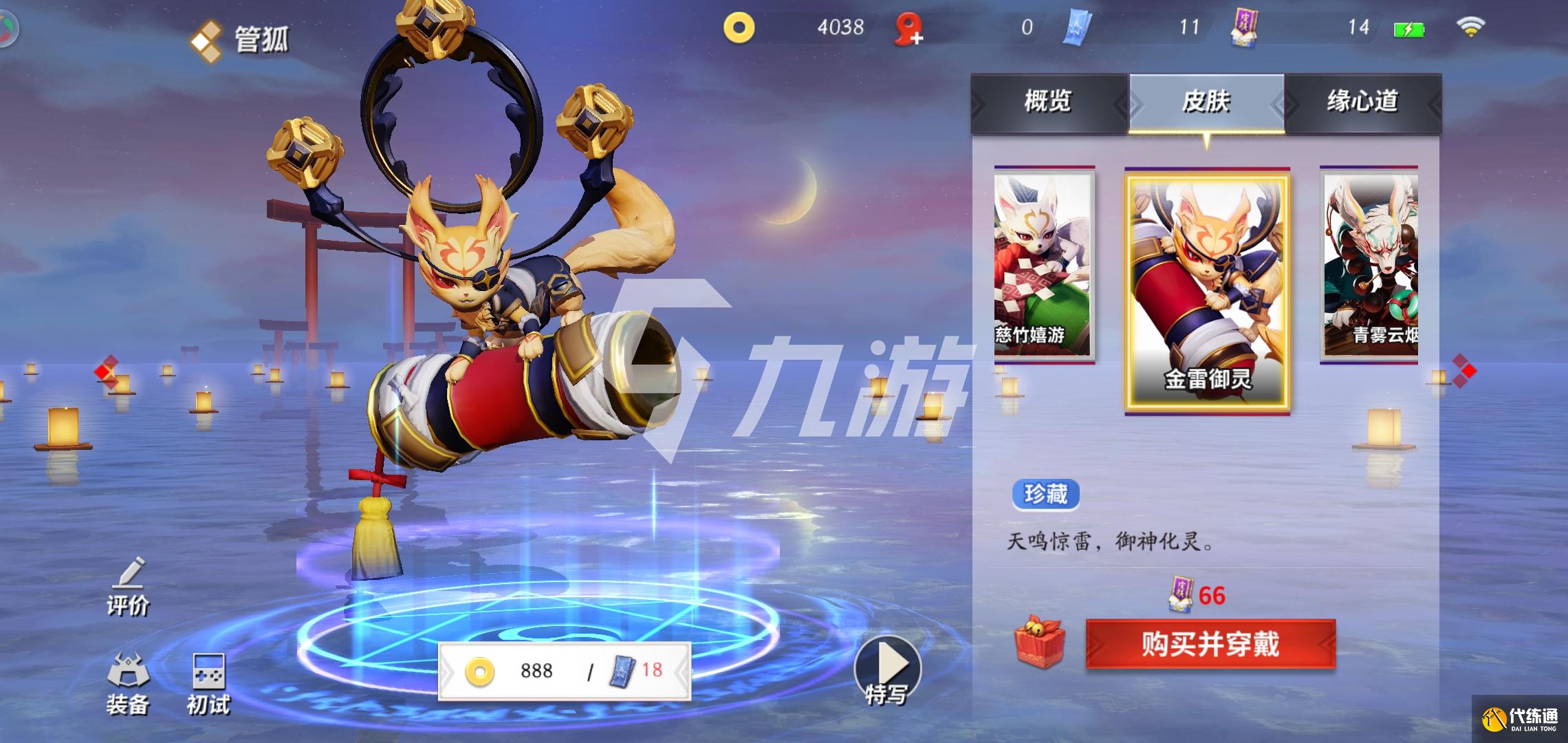Tap the purple skin voucher icon in top bar
1568x743 pixels.
tap(1244, 29)
